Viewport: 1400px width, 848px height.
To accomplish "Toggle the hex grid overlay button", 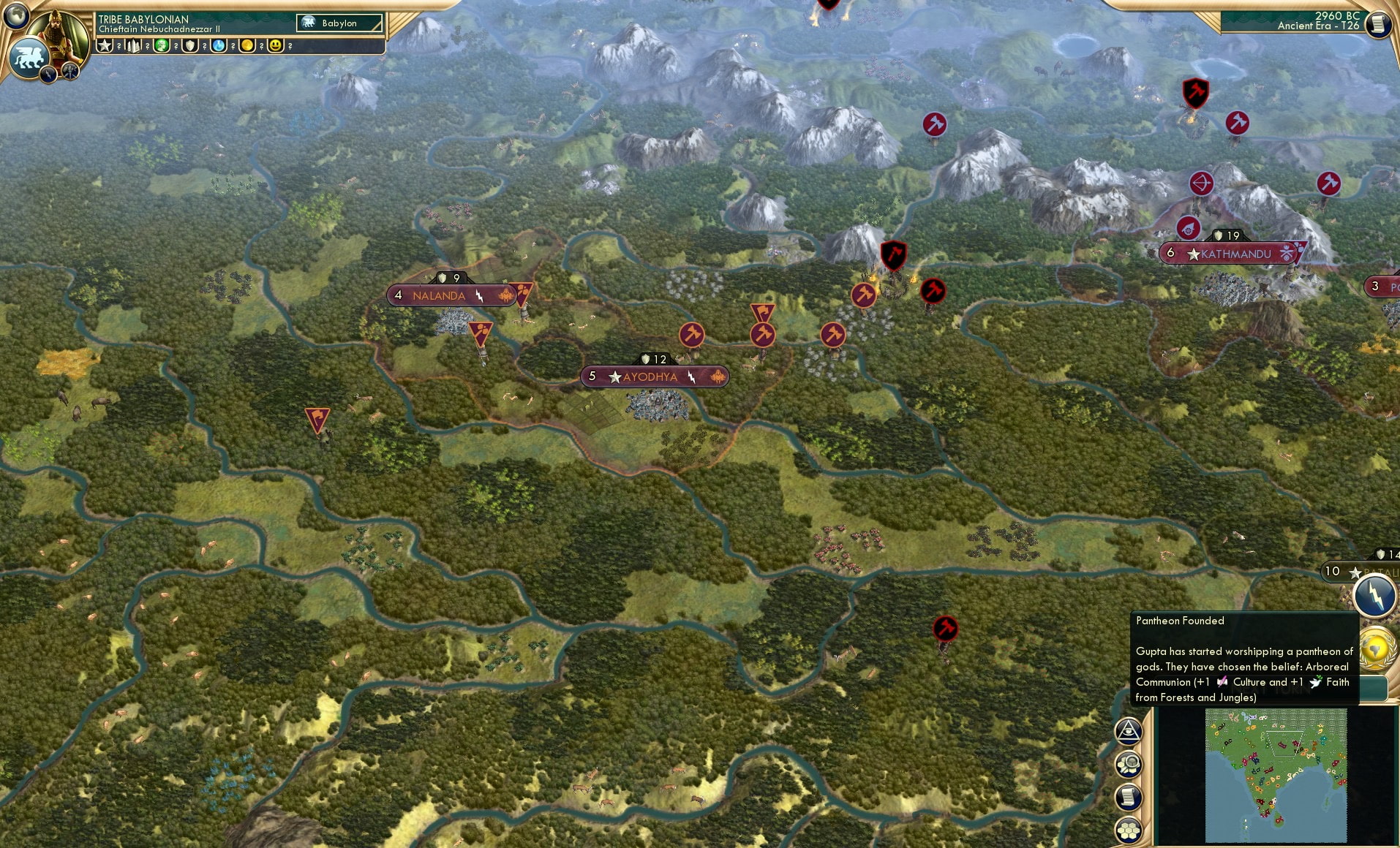I will point(1129,830).
